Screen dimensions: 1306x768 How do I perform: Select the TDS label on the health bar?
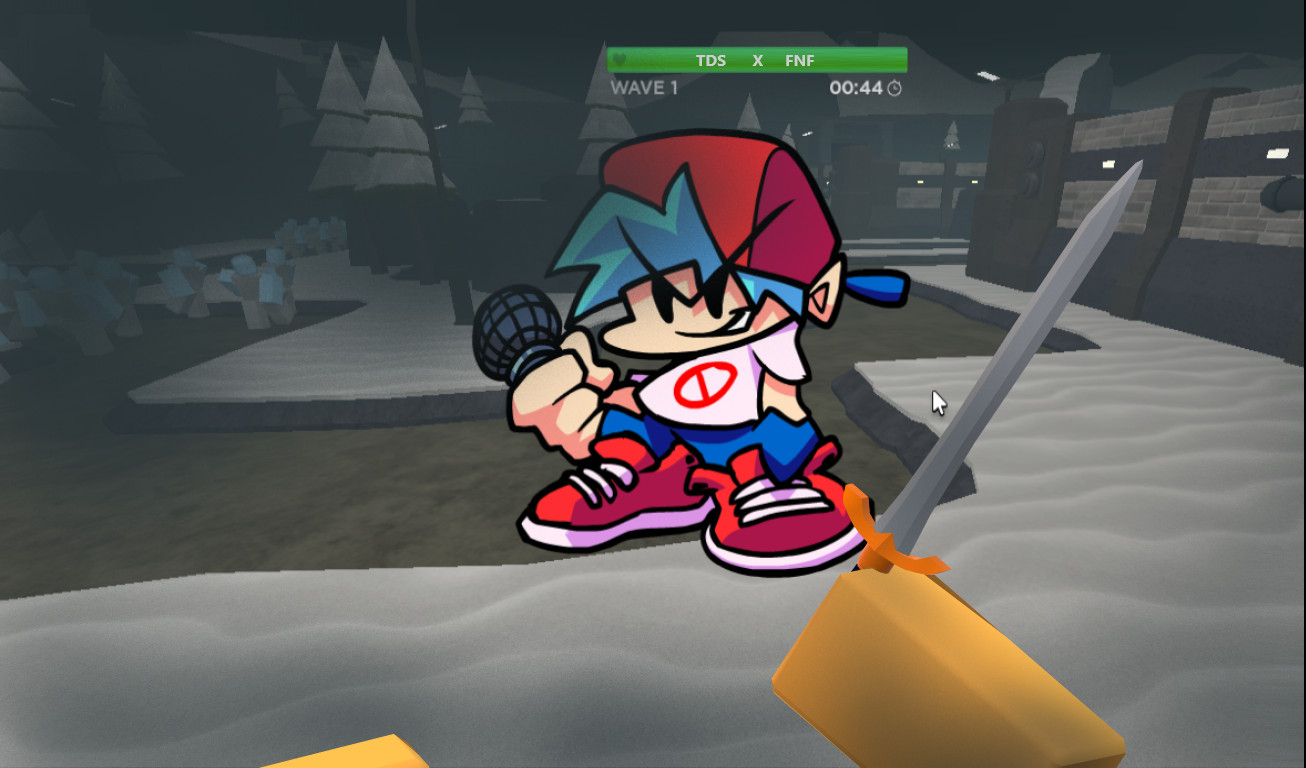pyautogui.click(x=710, y=60)
